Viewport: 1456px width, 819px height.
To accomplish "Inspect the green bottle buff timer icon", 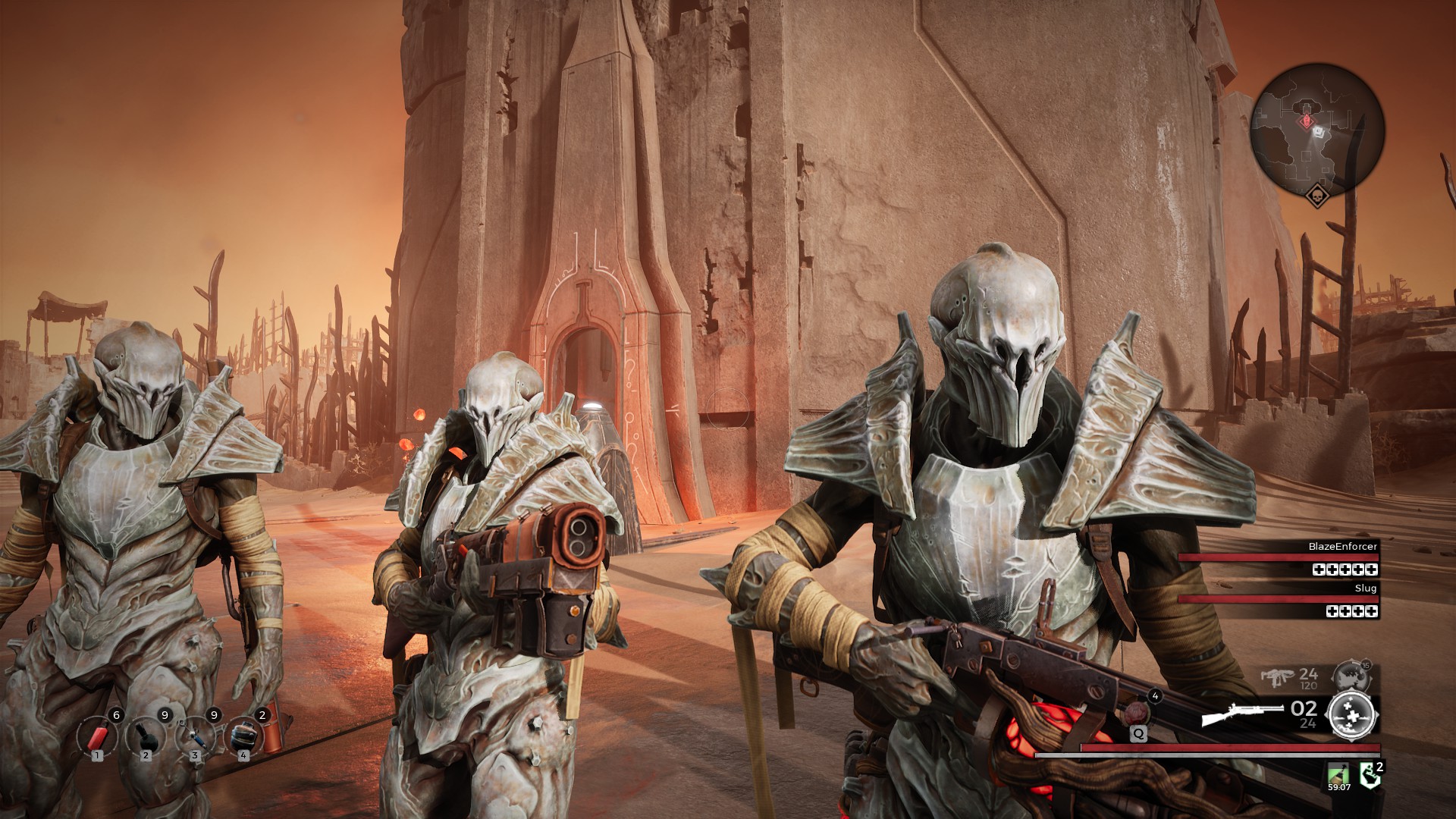I will (1338, 775).
